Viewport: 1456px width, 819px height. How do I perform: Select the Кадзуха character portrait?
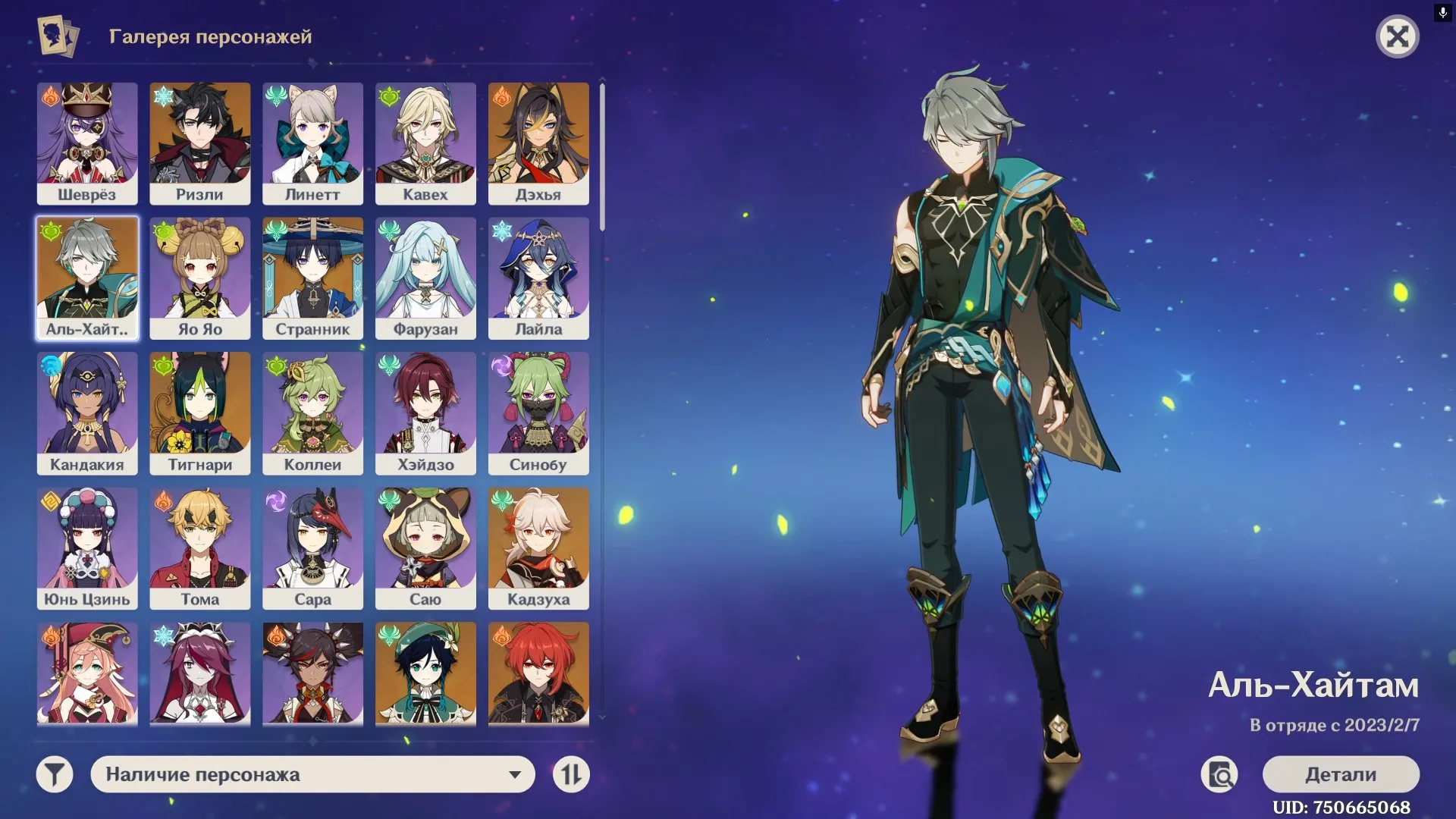538,548
